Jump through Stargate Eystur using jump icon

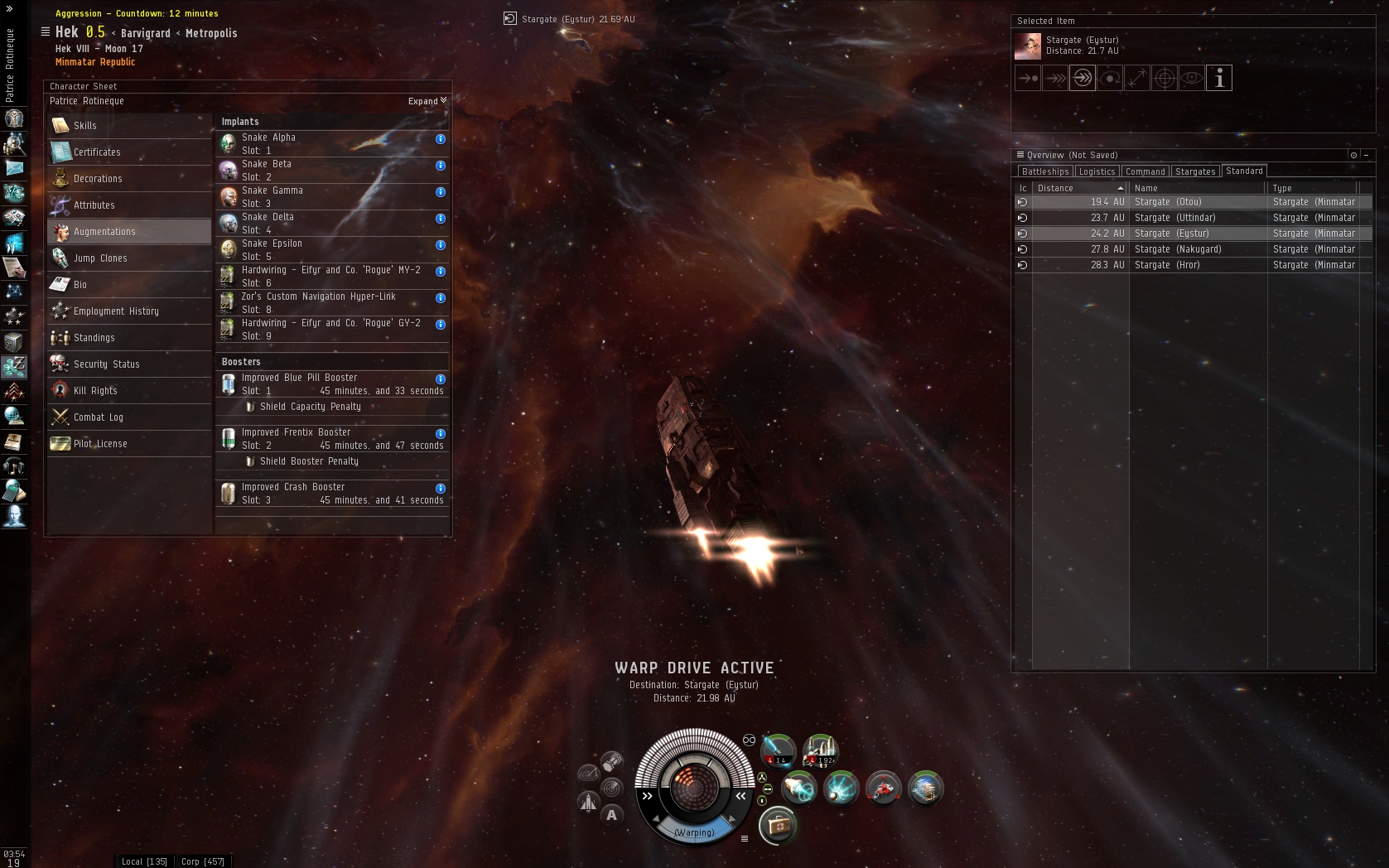click(1082, 78)
